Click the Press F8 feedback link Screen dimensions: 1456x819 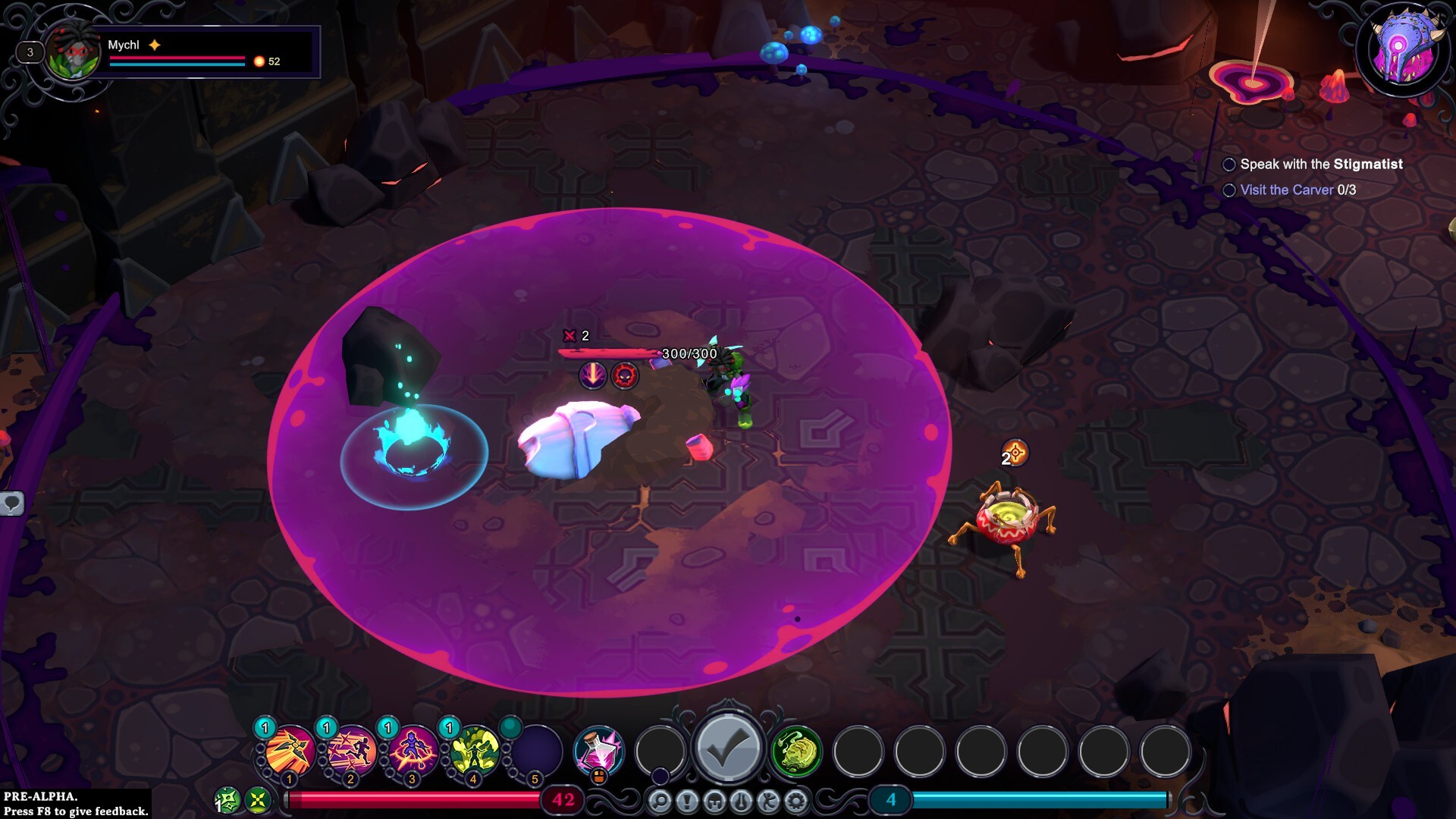[x=75, y=810]
